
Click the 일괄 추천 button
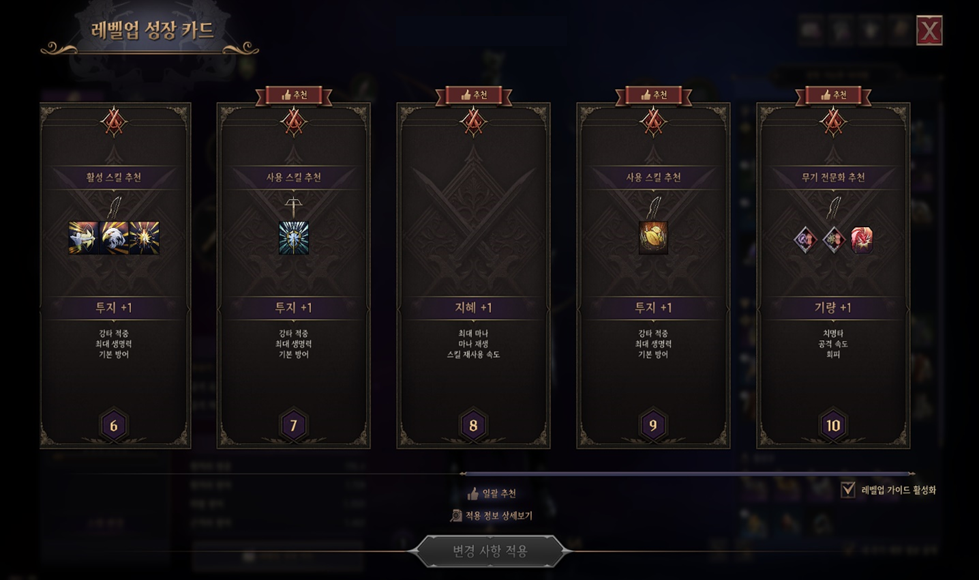point(492,493)
